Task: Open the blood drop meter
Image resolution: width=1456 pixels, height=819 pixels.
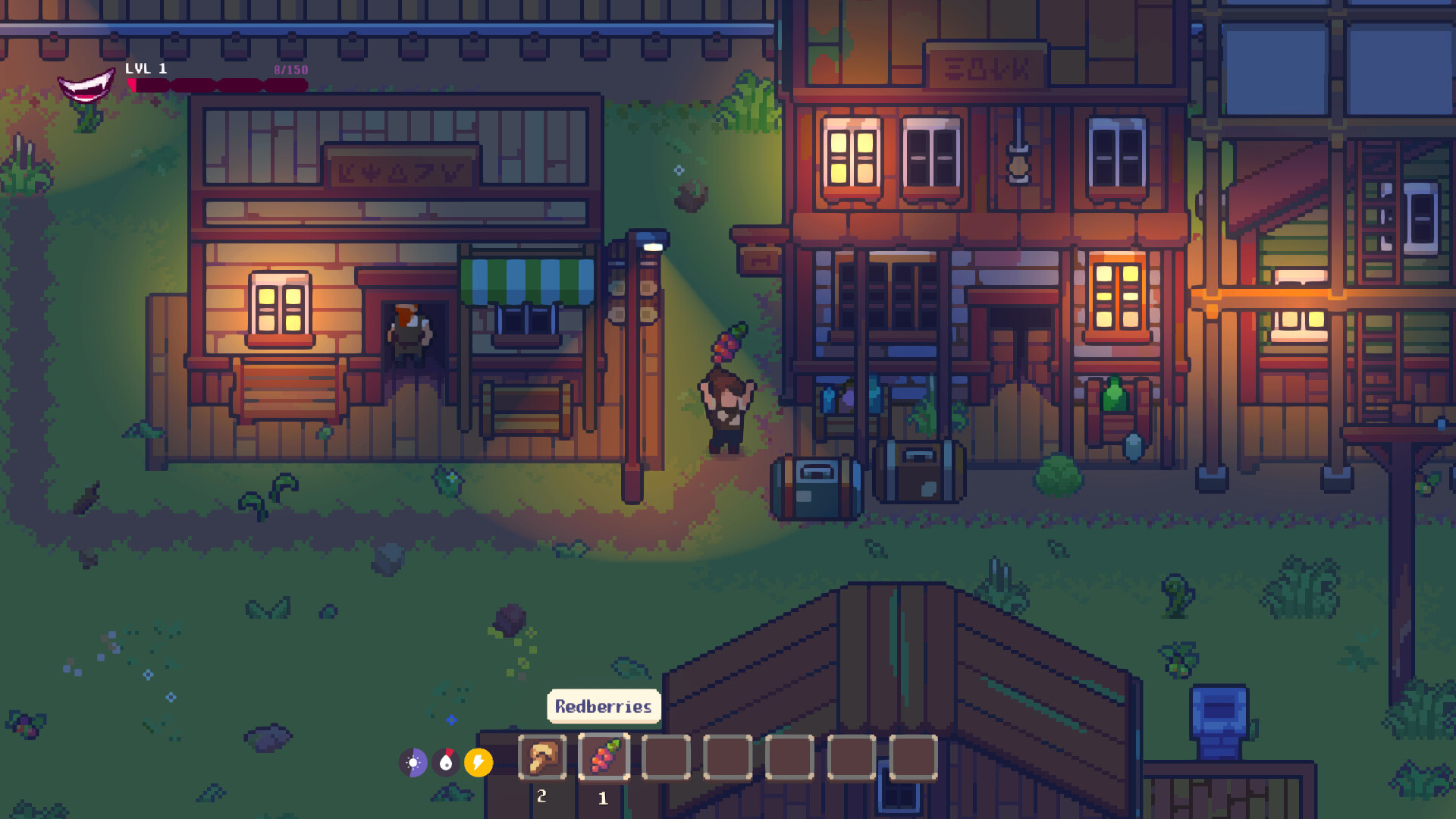Action: 447,761
